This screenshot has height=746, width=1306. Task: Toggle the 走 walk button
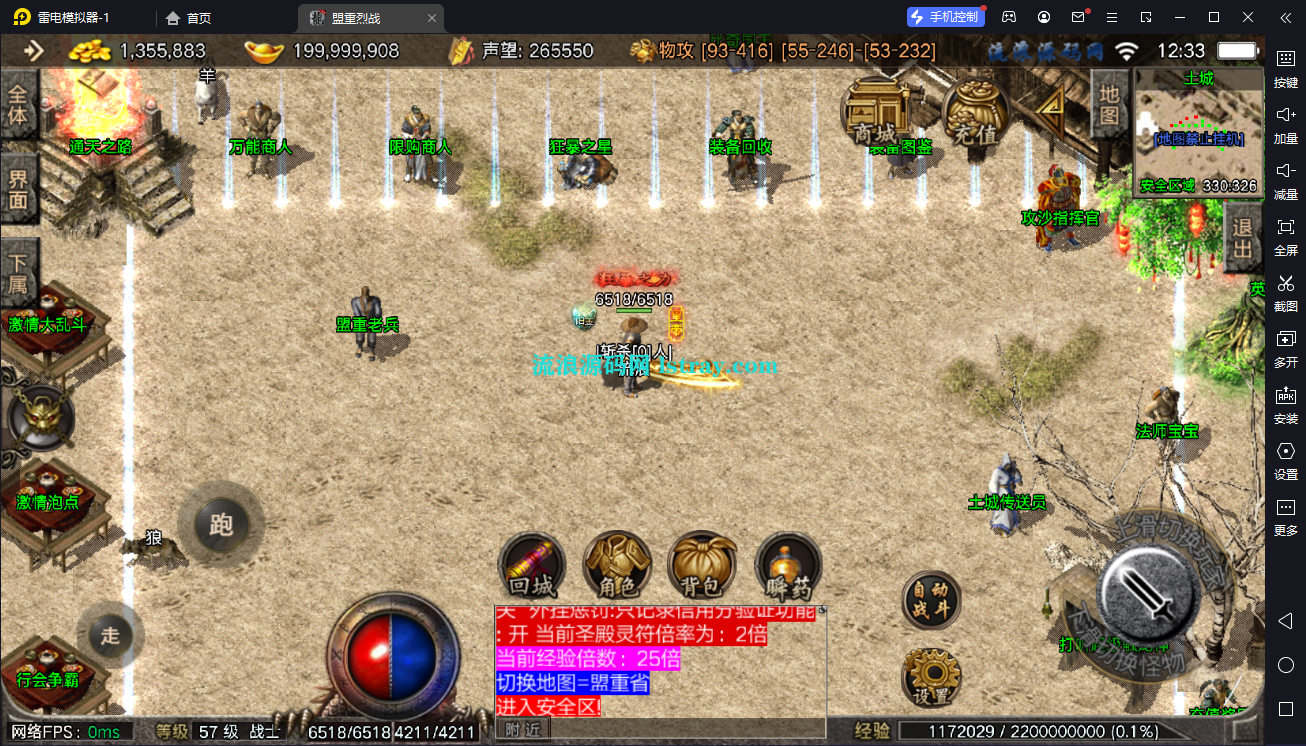coord(110,635)
